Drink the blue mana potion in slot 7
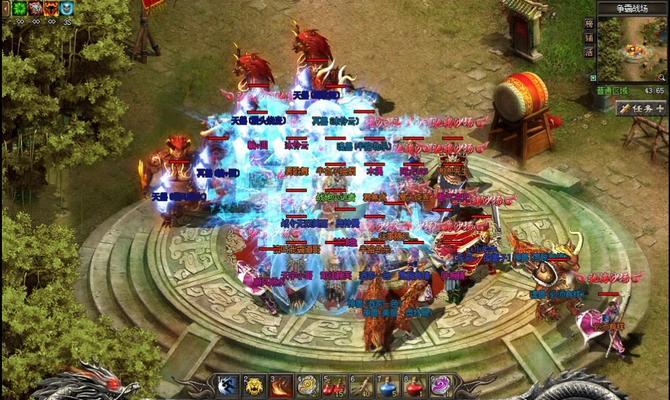This screenshot has width=670, height=400. click(x=388, y=386)
